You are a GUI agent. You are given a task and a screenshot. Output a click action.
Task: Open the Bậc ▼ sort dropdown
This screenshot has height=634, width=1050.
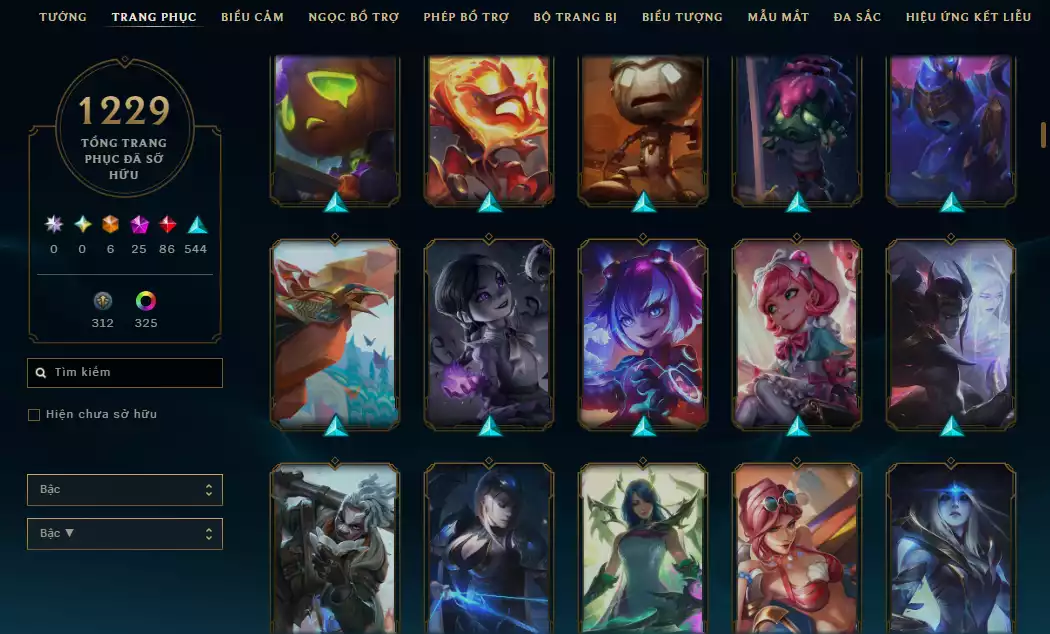pos(125,534)
